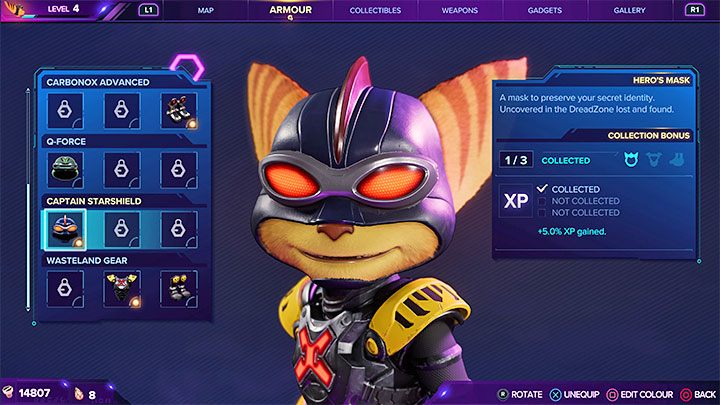720x405 pixels.
Task: Select the locked Wasteland Gear slot
Action: point(65,289)
